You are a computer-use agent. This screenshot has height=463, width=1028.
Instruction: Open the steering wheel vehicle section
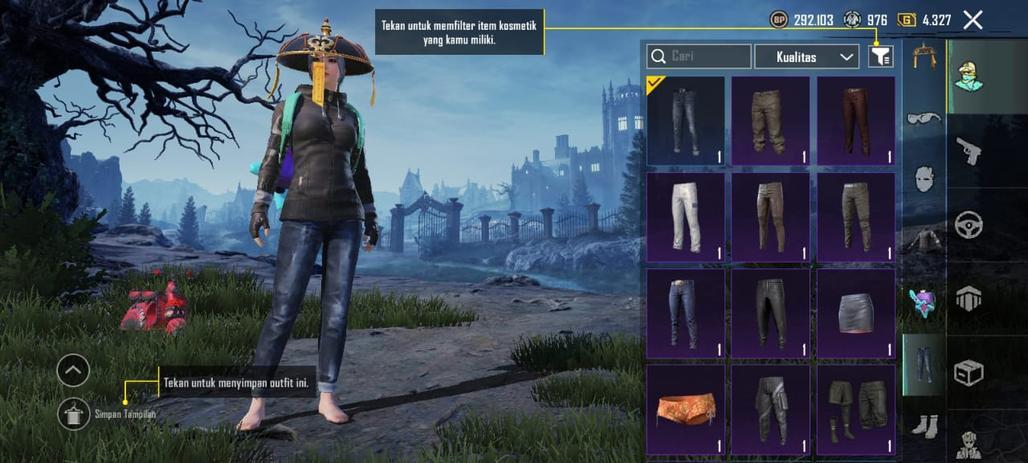pos(968,224)
